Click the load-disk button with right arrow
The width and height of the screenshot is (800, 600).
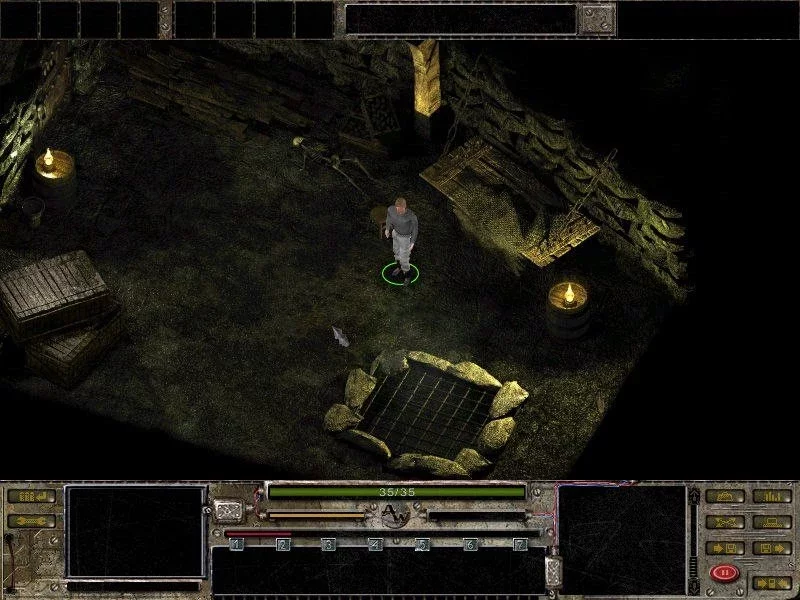click(x=771, y=547)
